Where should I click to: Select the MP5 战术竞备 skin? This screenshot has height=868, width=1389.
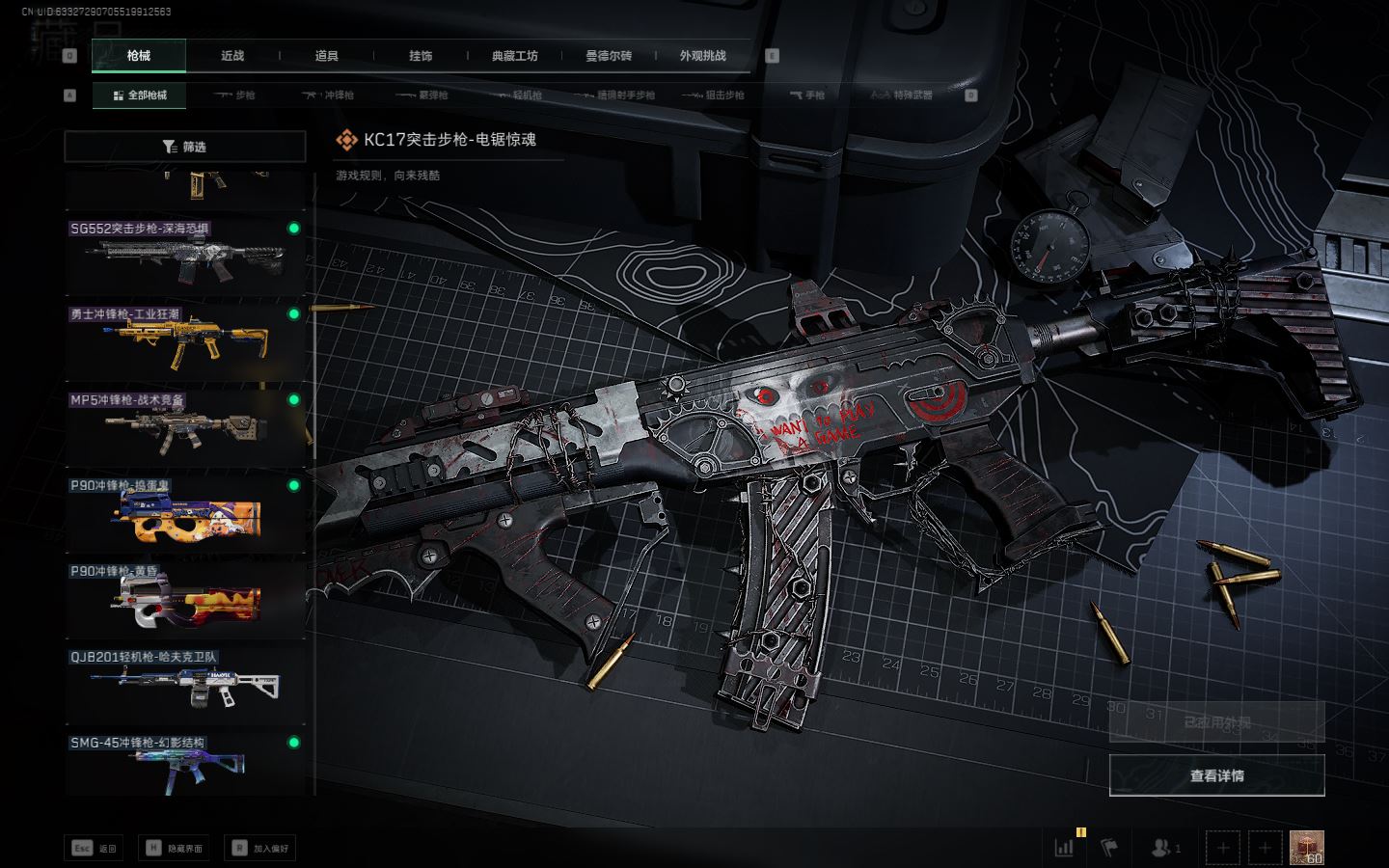click(185, 426)
